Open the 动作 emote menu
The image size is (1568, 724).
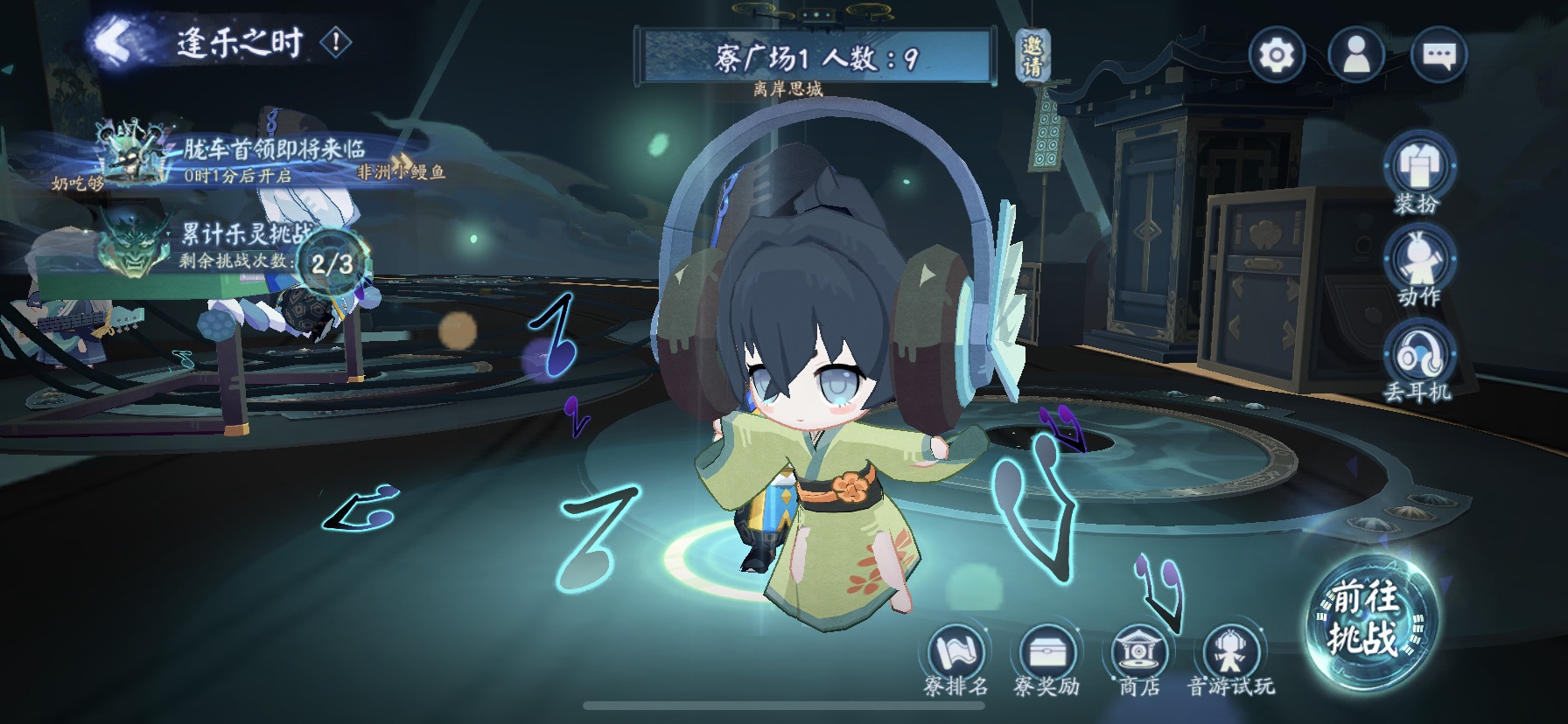click(x=1417, y=266)
